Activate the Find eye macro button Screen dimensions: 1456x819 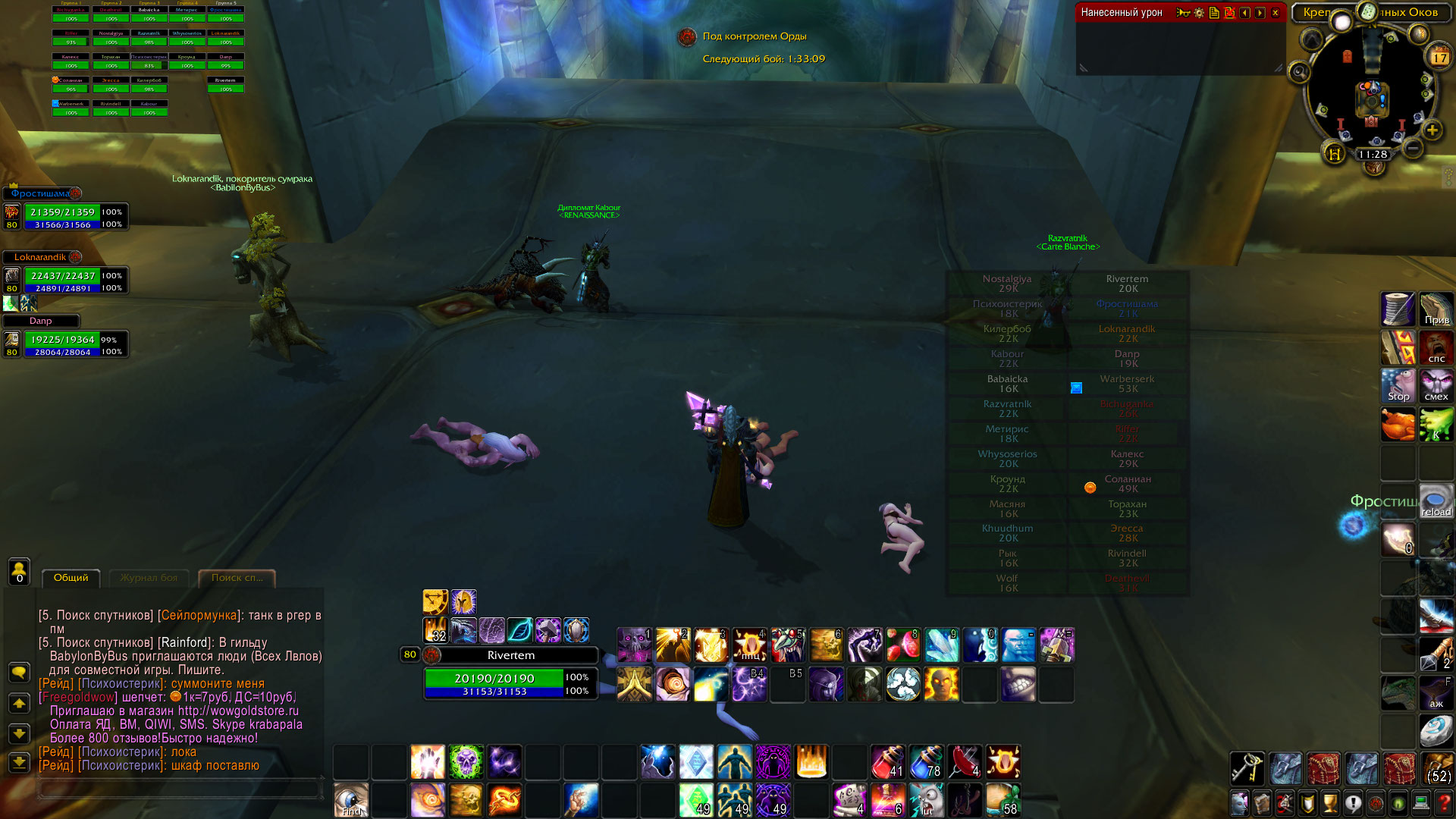tap(351, 800)
